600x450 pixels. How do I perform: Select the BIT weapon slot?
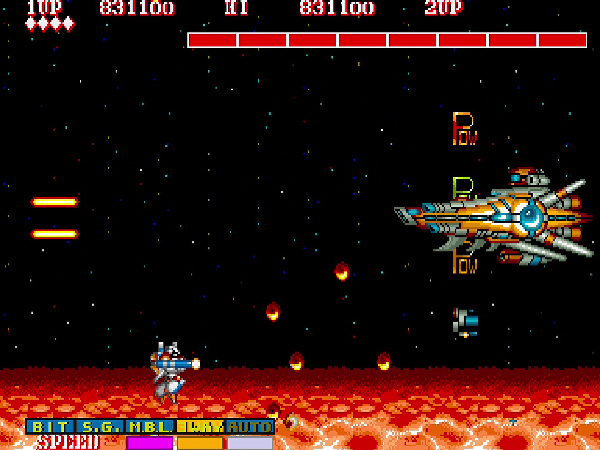point(51,427)
